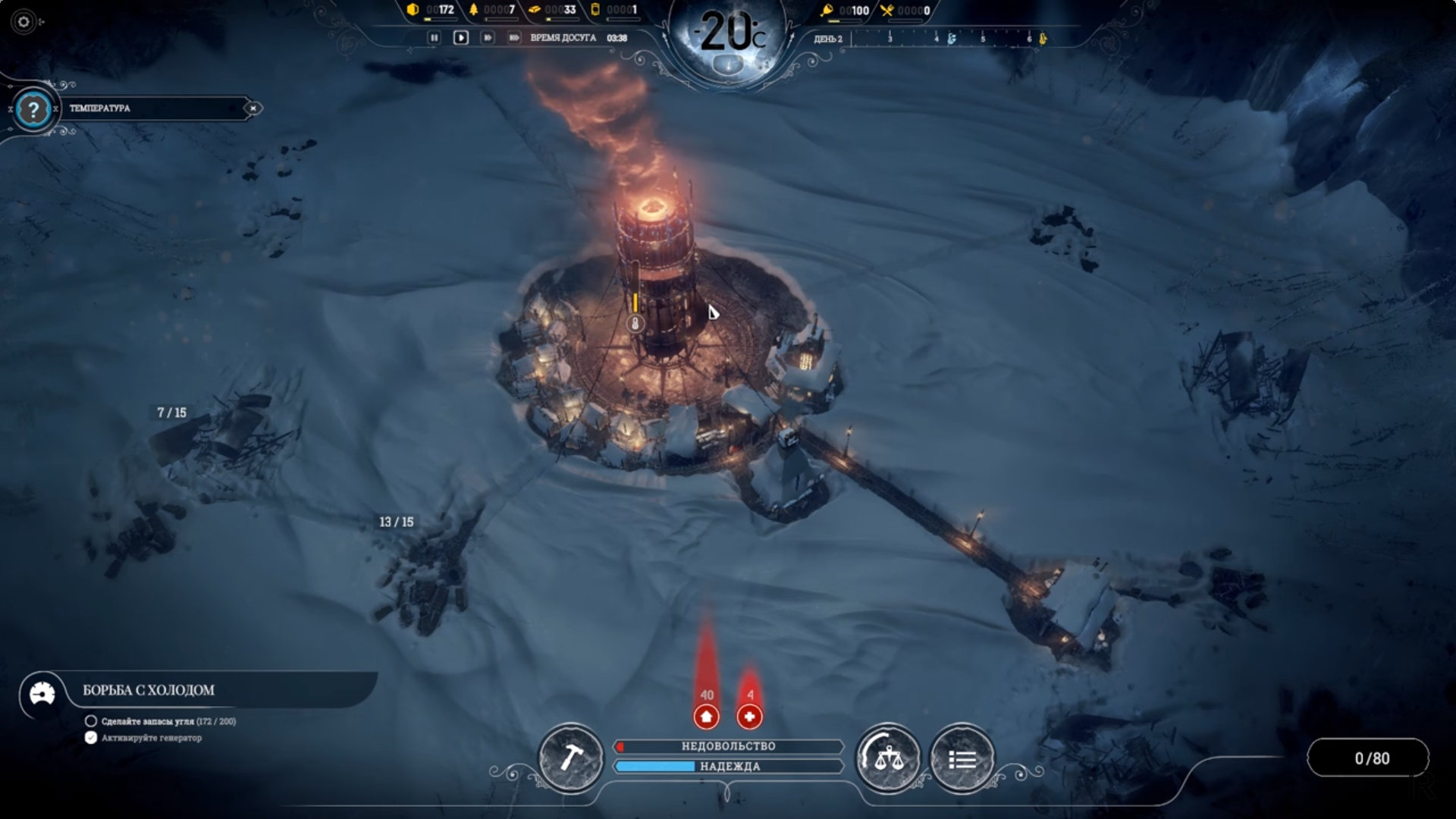The width and height of the screenshot is (1456, 819).
Task: Click the Недовольство discontent bar
Action: (x=728, y=746)
